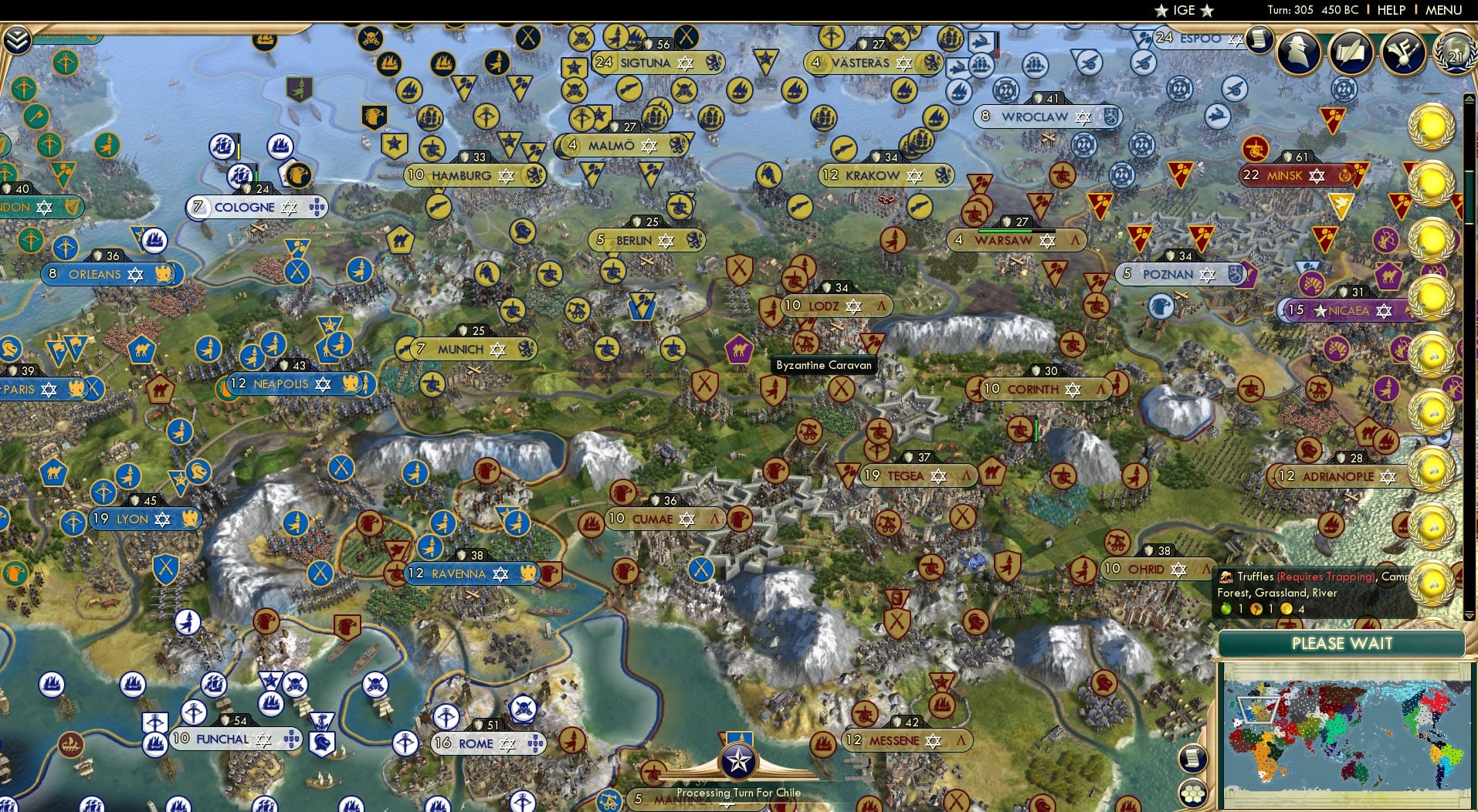
Task: Click the Star of David icon on Berlin's banner
Action: point(666,240)
